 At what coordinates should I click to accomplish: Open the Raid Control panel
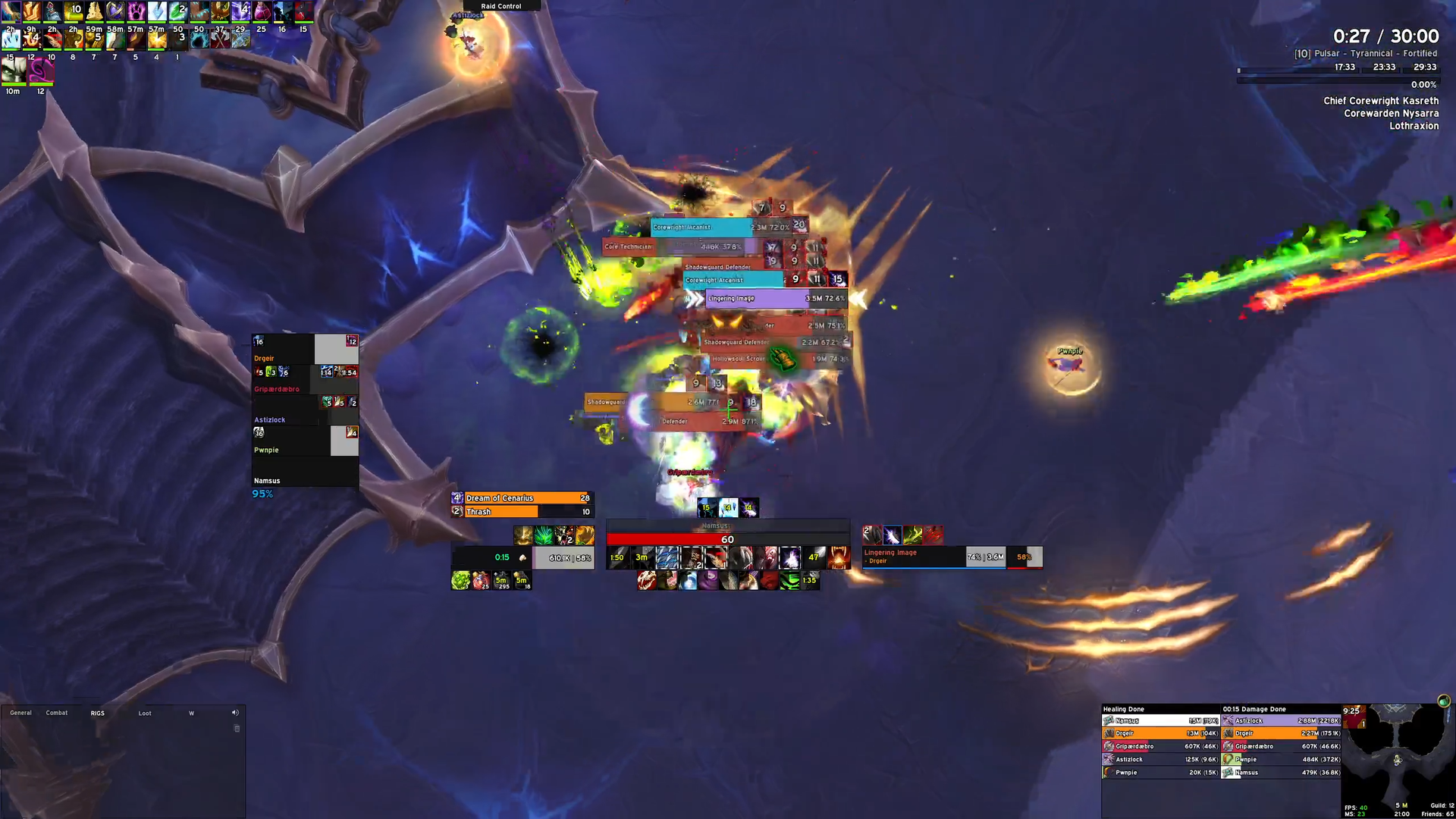pyautogui.click(x=501, y=6)
